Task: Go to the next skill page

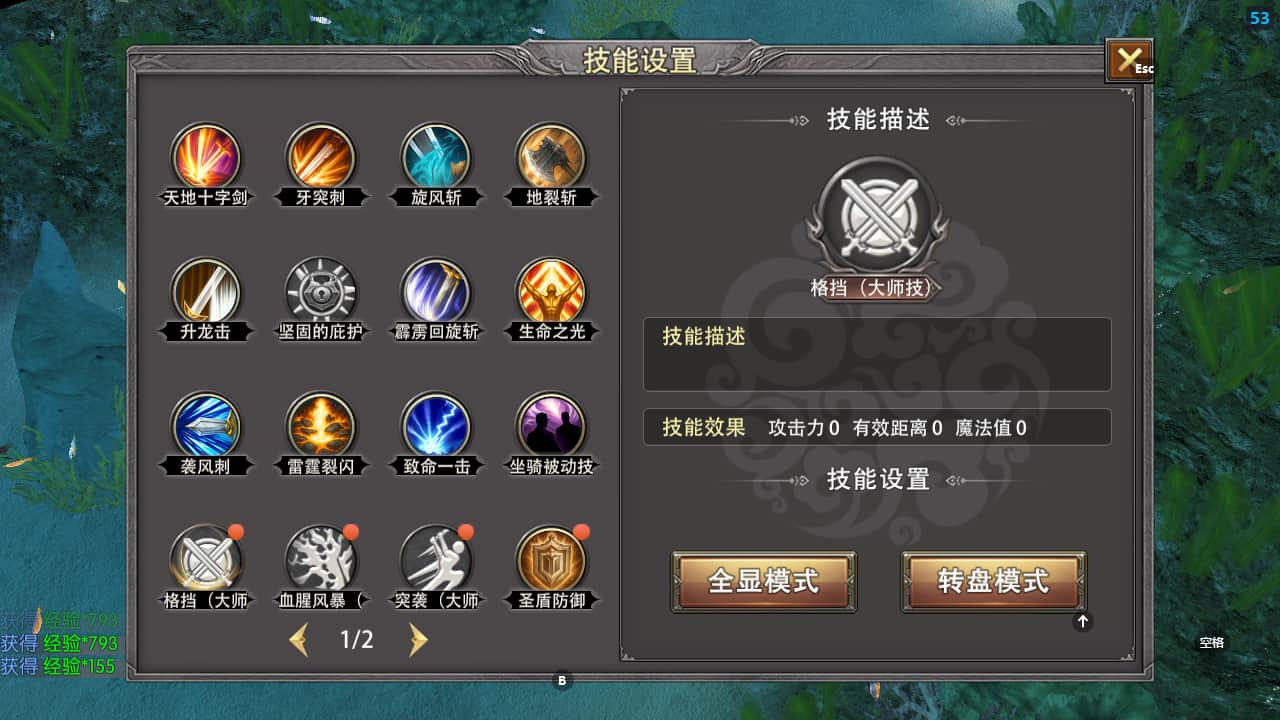Action: 418,640
